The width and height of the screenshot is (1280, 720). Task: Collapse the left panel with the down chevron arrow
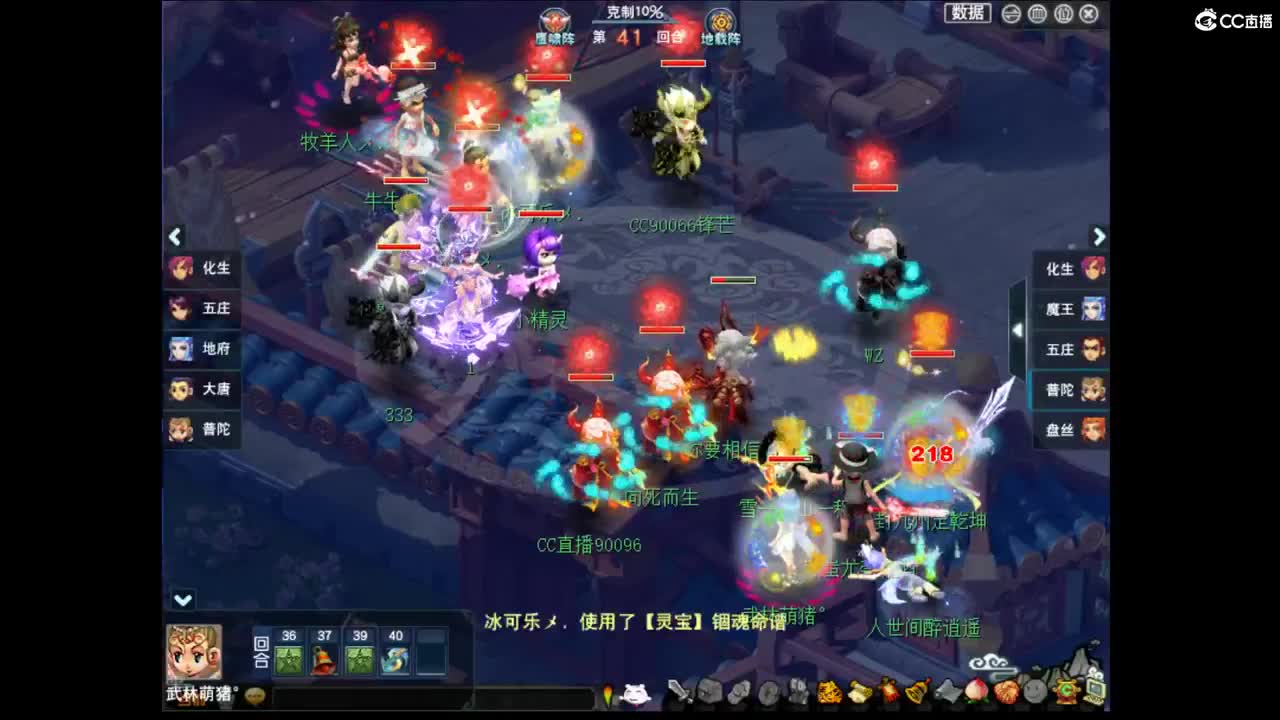[181, 600]
